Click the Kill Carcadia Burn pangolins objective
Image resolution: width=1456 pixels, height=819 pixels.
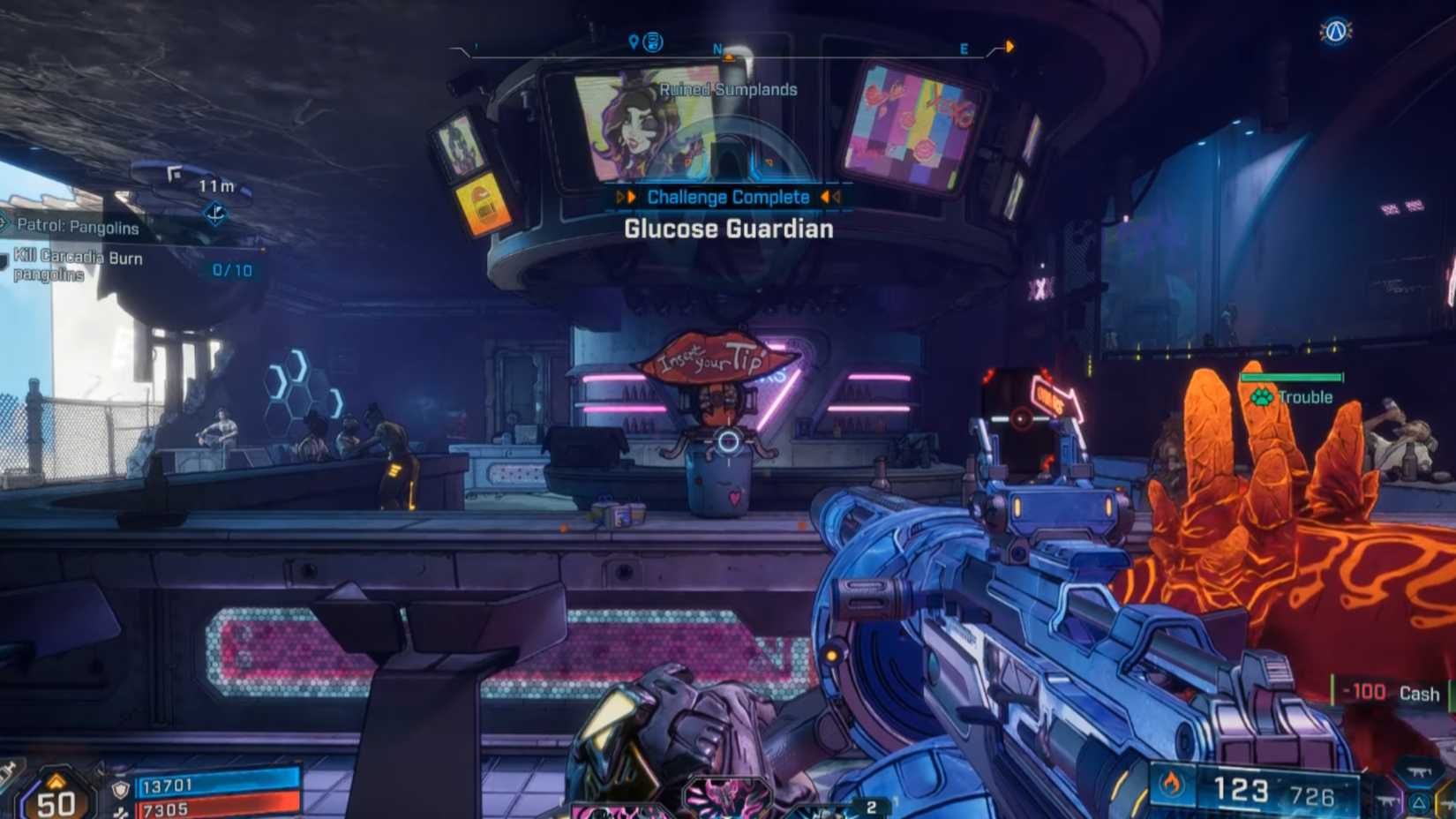pos(78,265)
